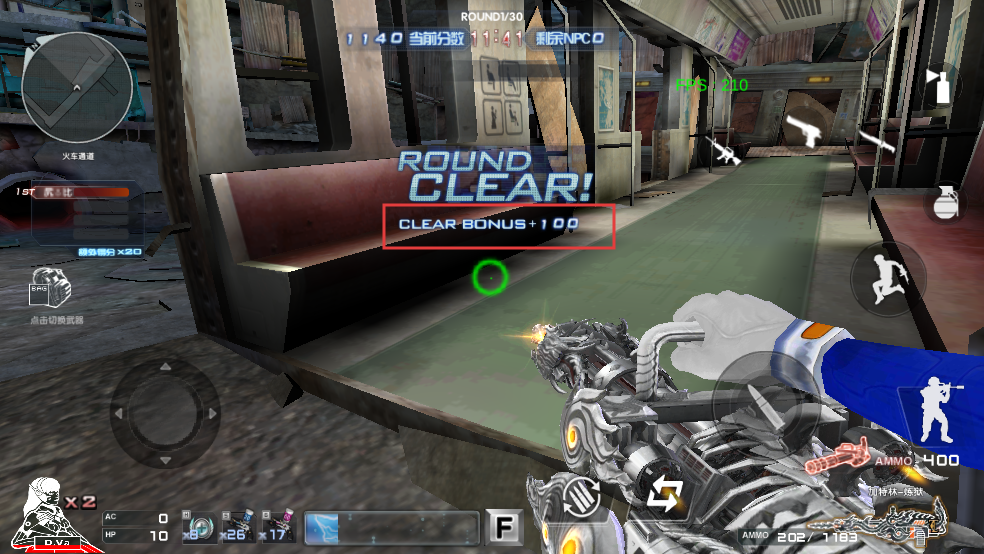Throw a grenade with the grenade button
Screen dimensions: 984x554
point(942,202)
